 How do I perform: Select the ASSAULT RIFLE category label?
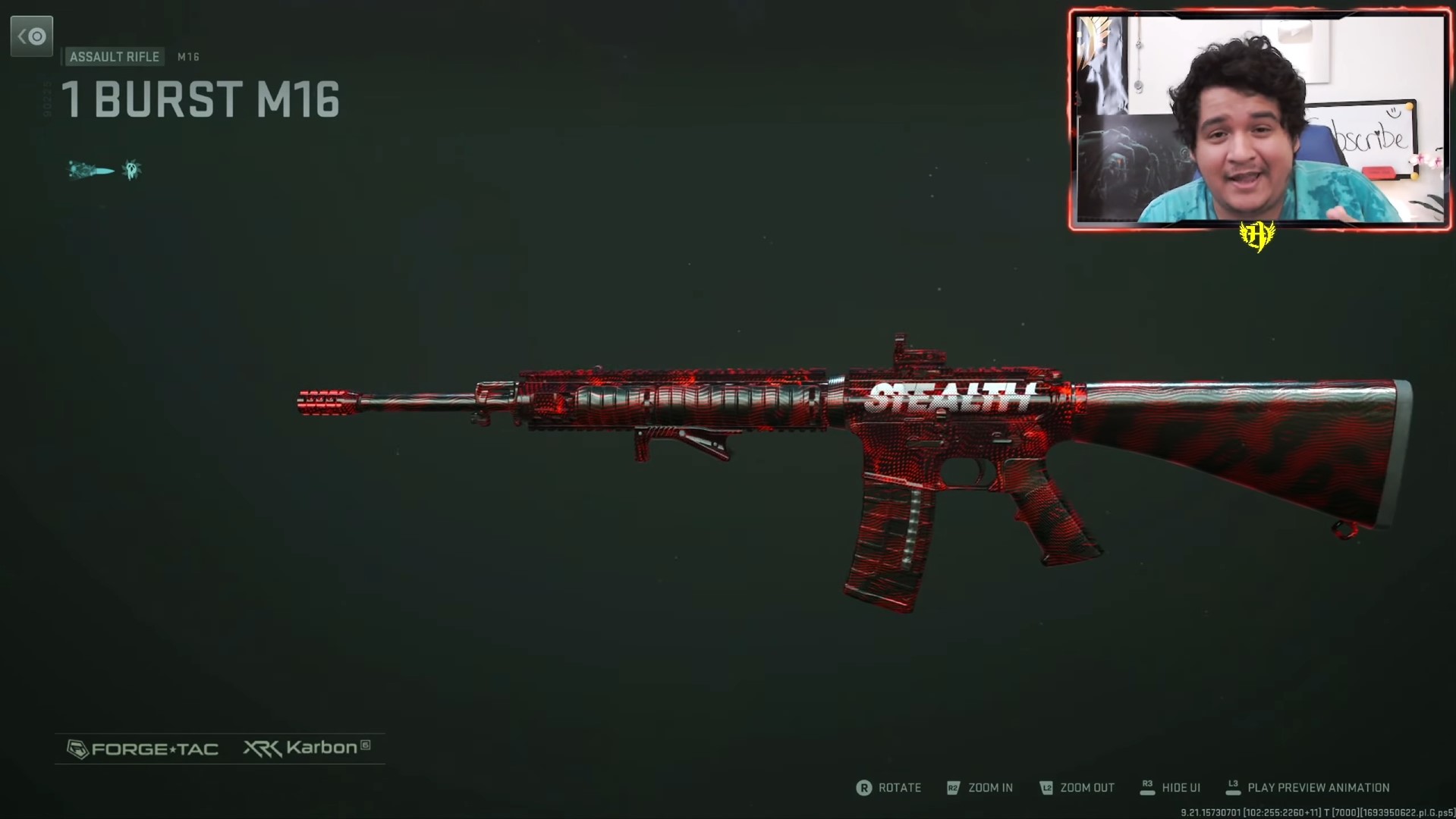coord(114,57)
